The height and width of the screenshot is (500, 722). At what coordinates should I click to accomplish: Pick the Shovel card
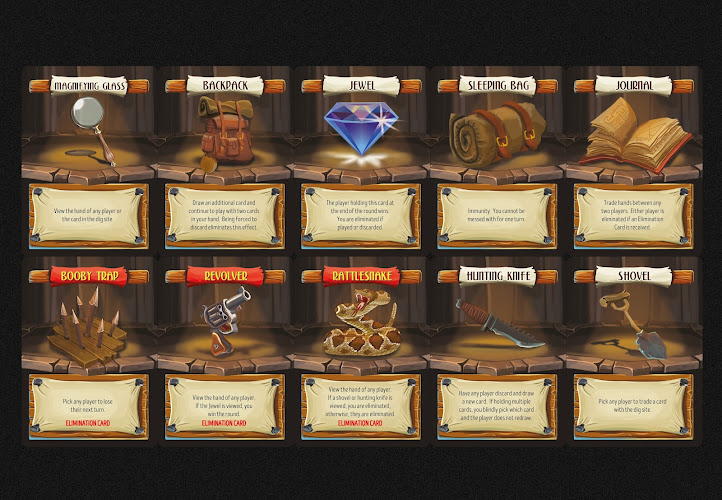(633, 348)
